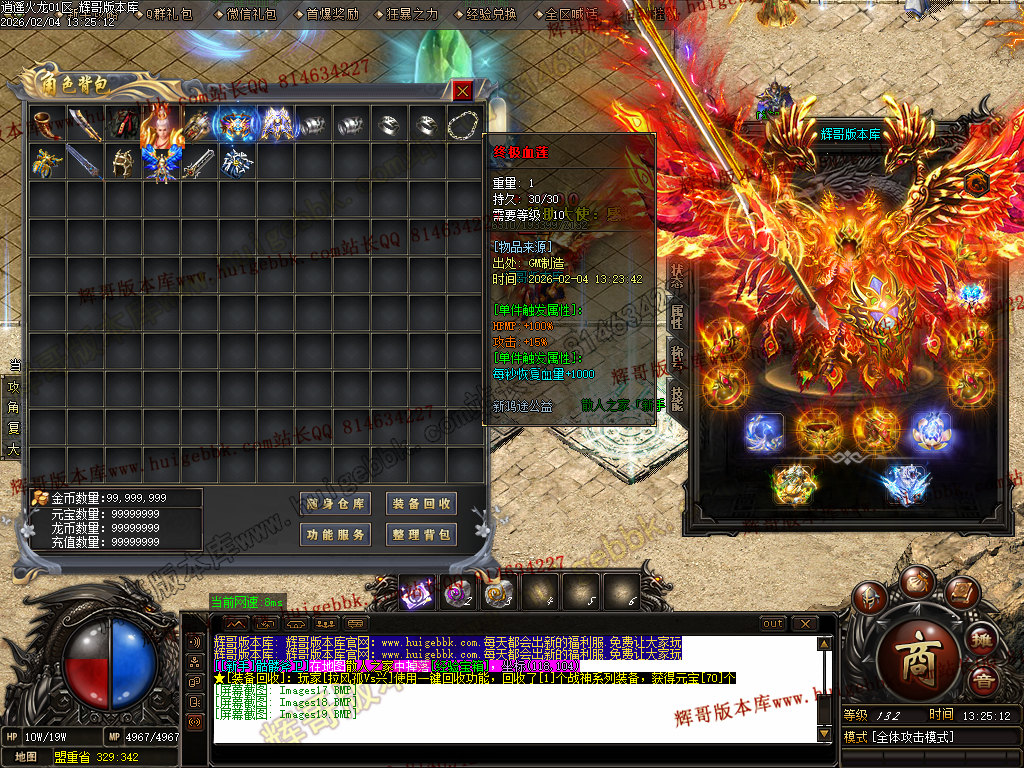This screenshot has height=768, width=1024.
Task: Click the 装备回收 equipment recycle button
Action: click(x=421, y=503)
